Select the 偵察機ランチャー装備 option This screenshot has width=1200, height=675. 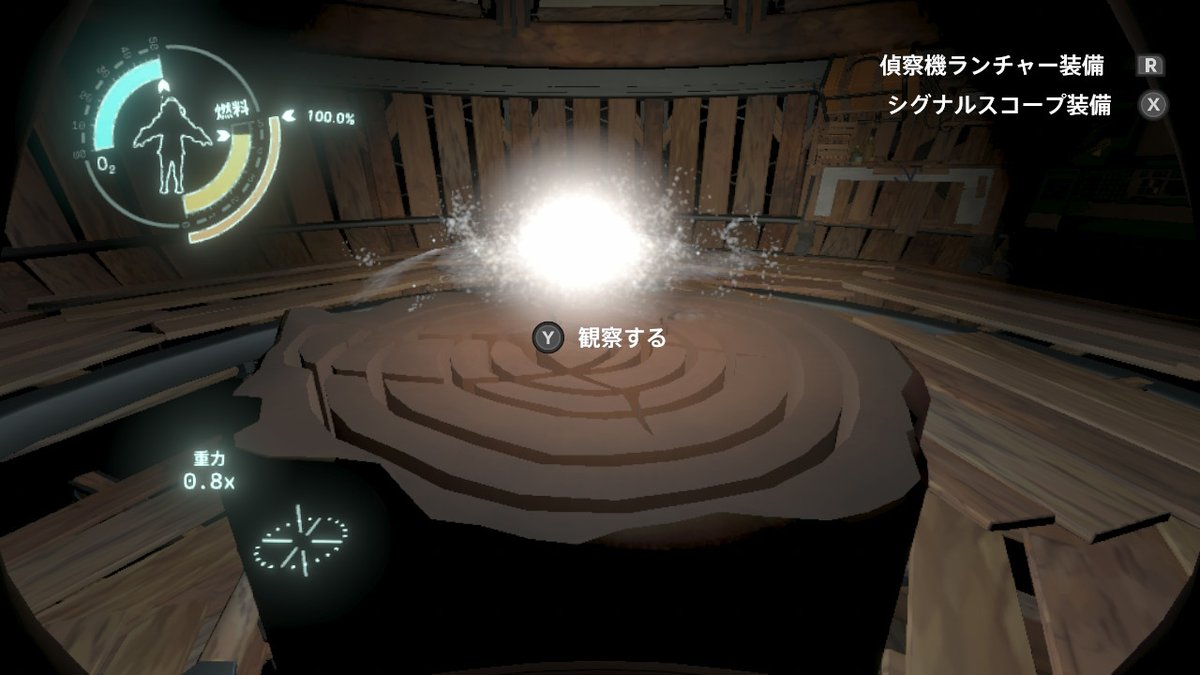(992, 66)
